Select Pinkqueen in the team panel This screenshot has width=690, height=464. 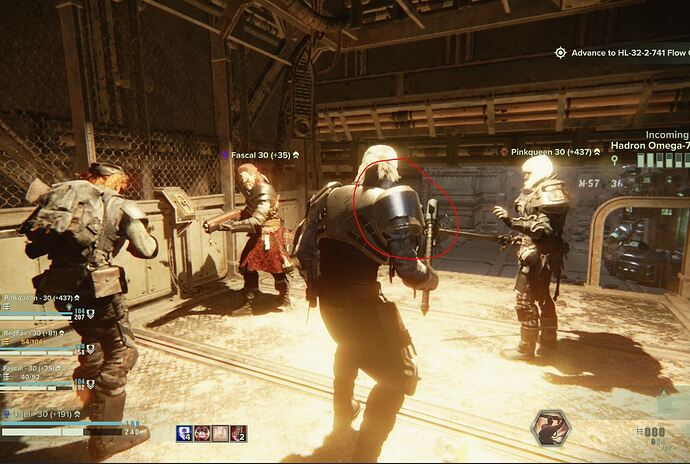[x=40, y=298]
